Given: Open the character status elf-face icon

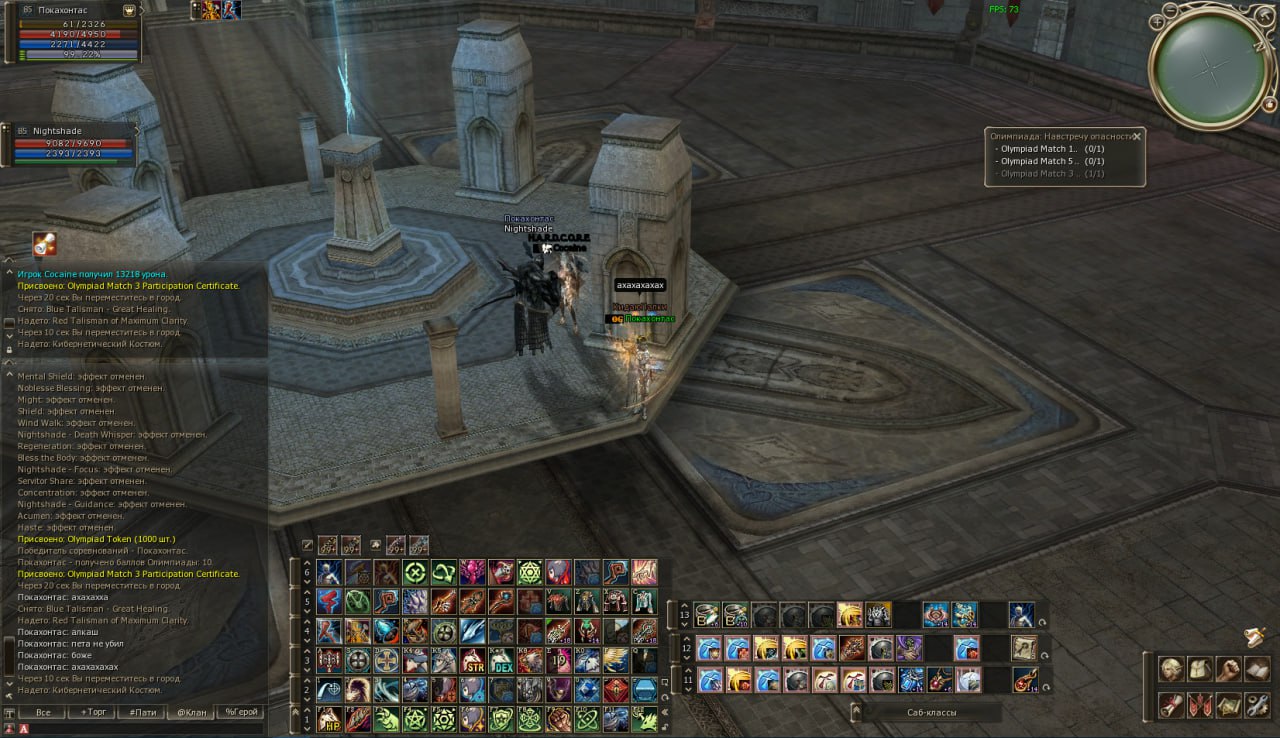Looking at the screenshot, I should point(1171,669).
